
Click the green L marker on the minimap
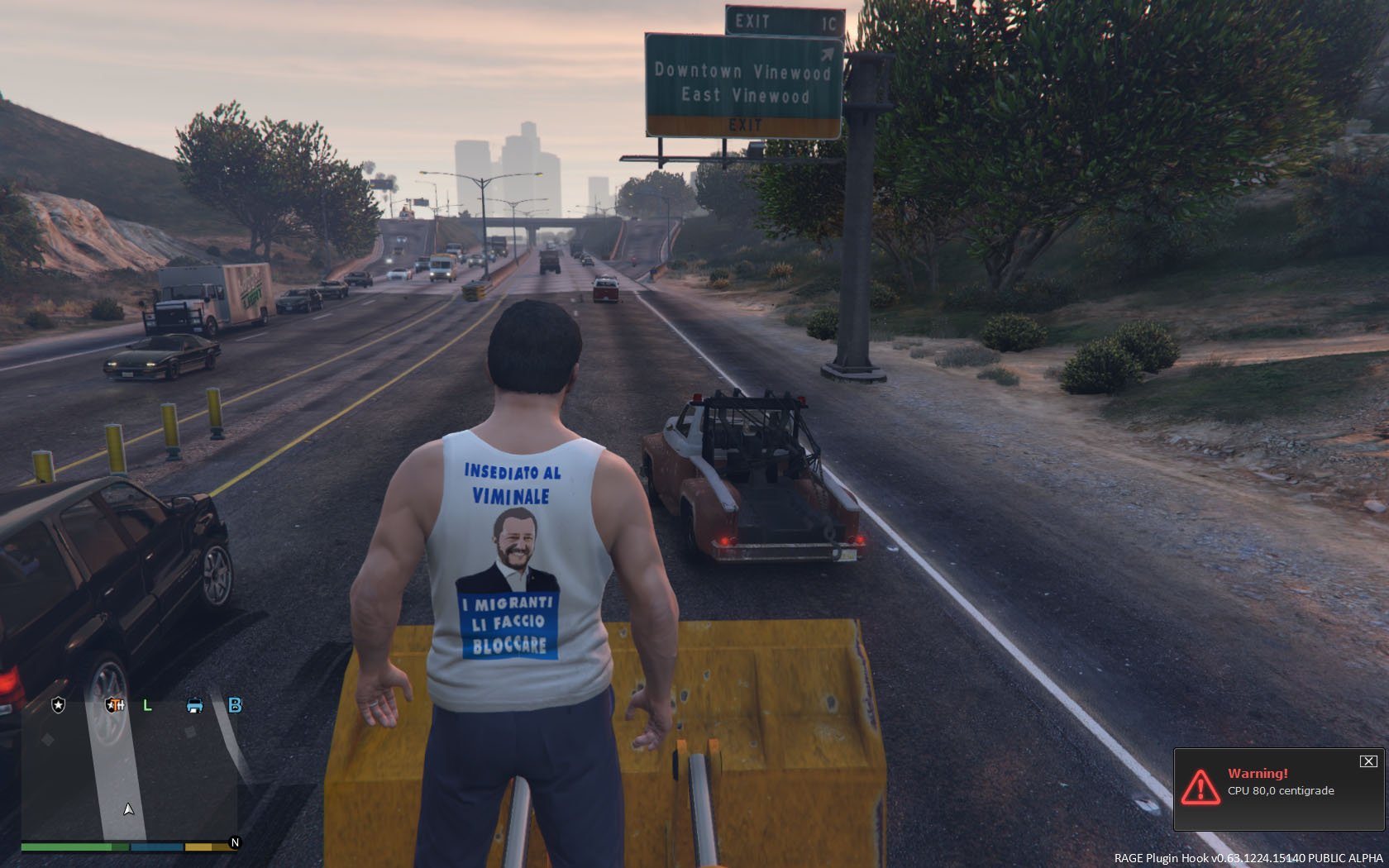148,705
